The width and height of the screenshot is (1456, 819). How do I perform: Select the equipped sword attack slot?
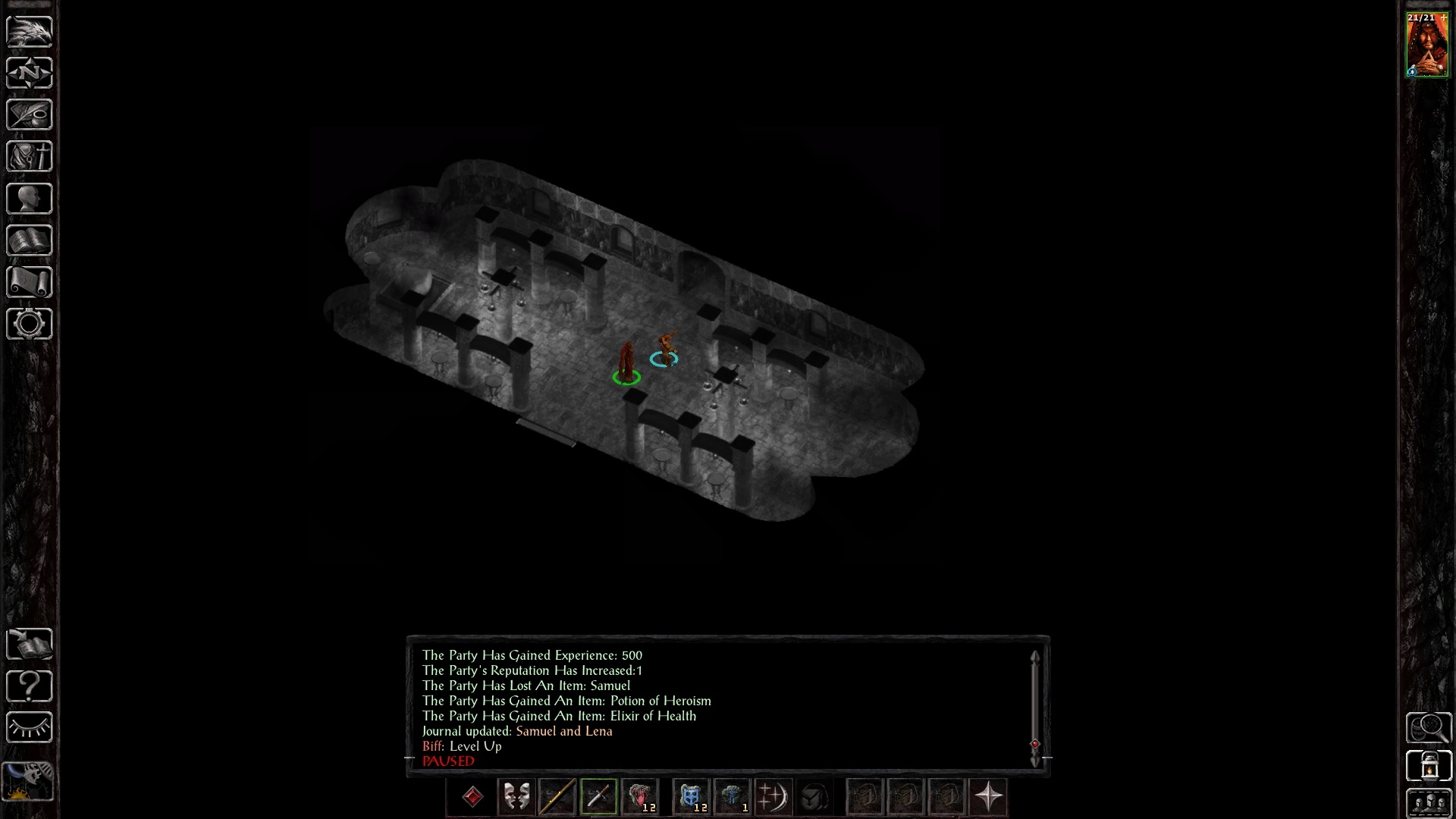(598, 796)
